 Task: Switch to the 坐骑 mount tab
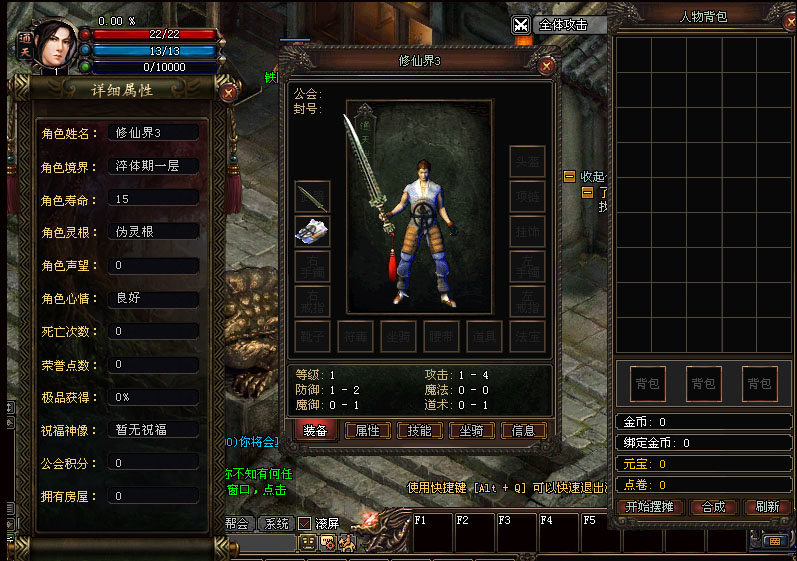[x=472, y=430]
